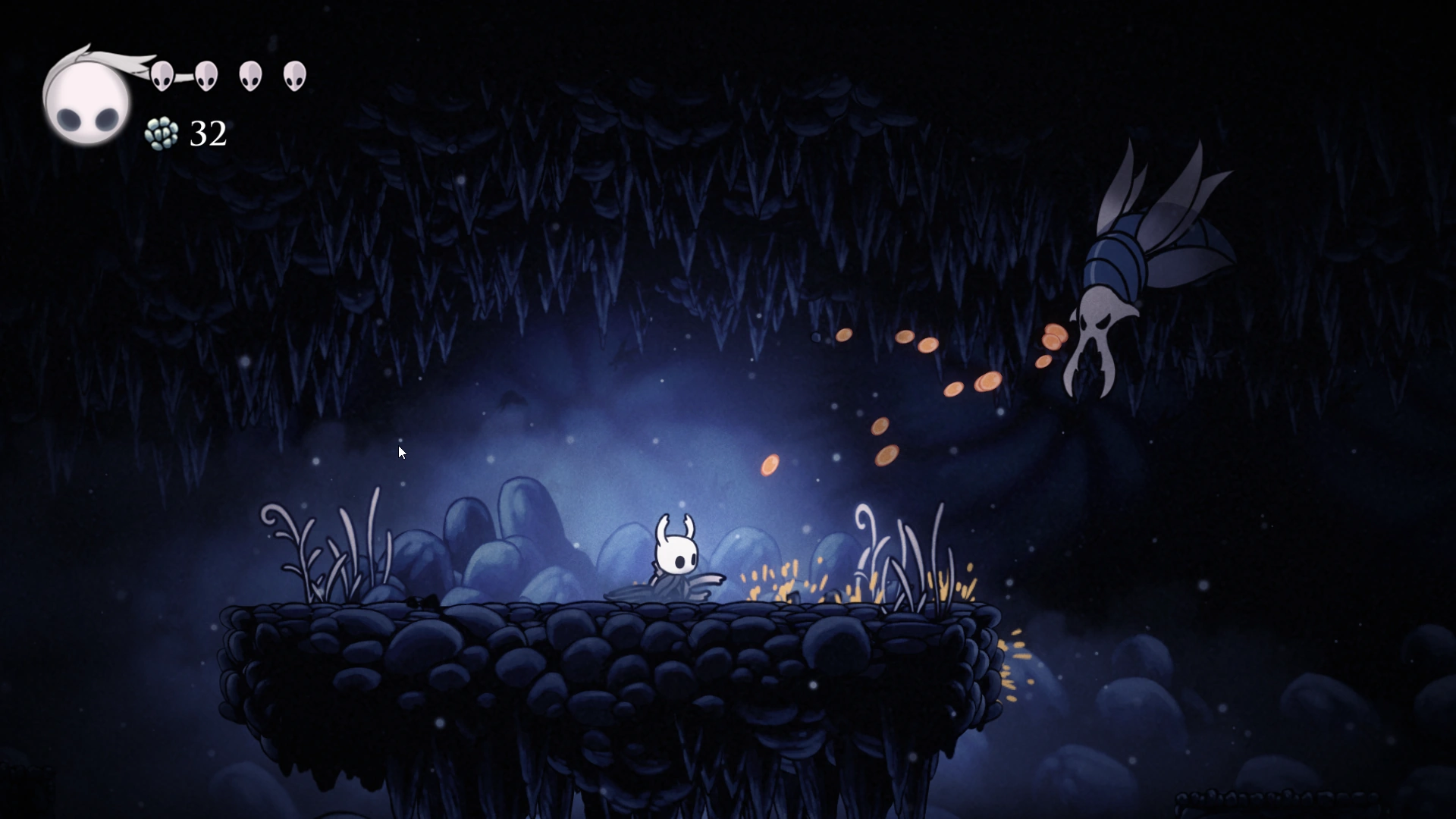Screen dimensions: 1456x819
Task: Click the mouse cursor location in the cave
Action: [x=401, y=452]
